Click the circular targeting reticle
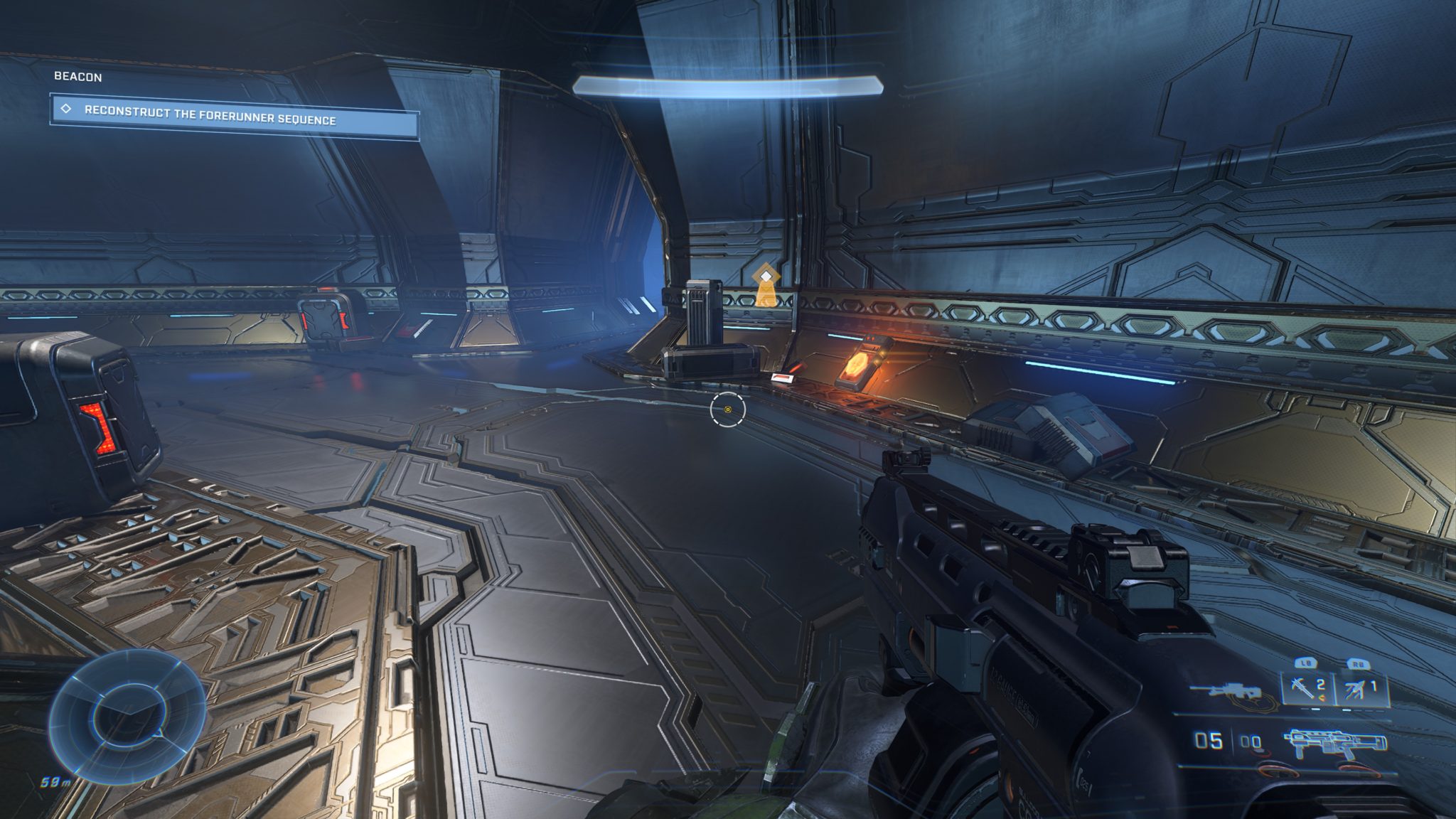The image size is (1456, 819). pos(727,409)
